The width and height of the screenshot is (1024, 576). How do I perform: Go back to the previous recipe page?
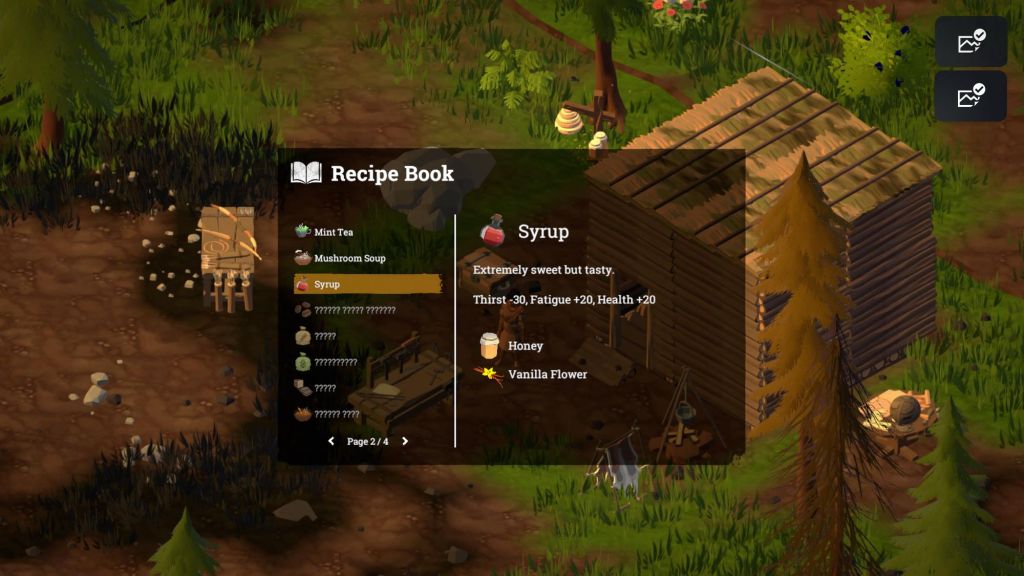pos(331,441)
